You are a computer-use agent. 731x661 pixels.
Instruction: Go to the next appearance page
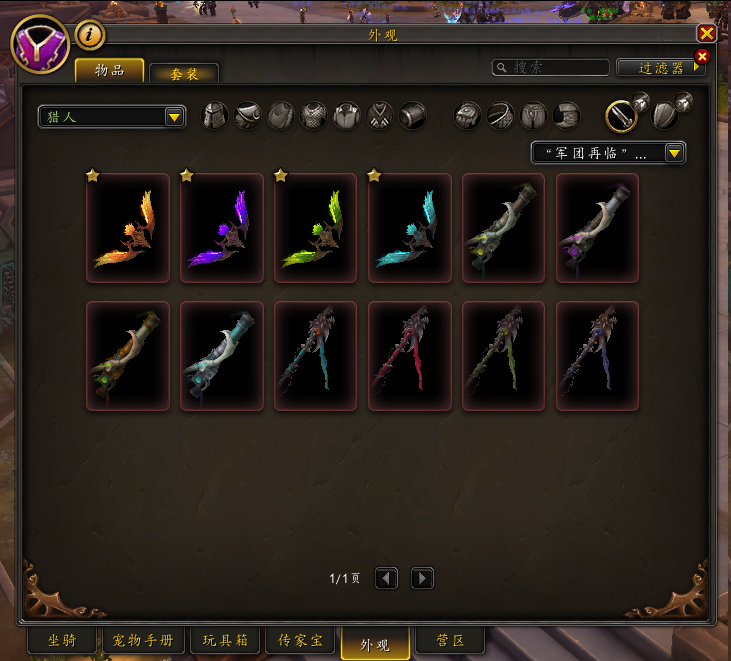point(422,578)
